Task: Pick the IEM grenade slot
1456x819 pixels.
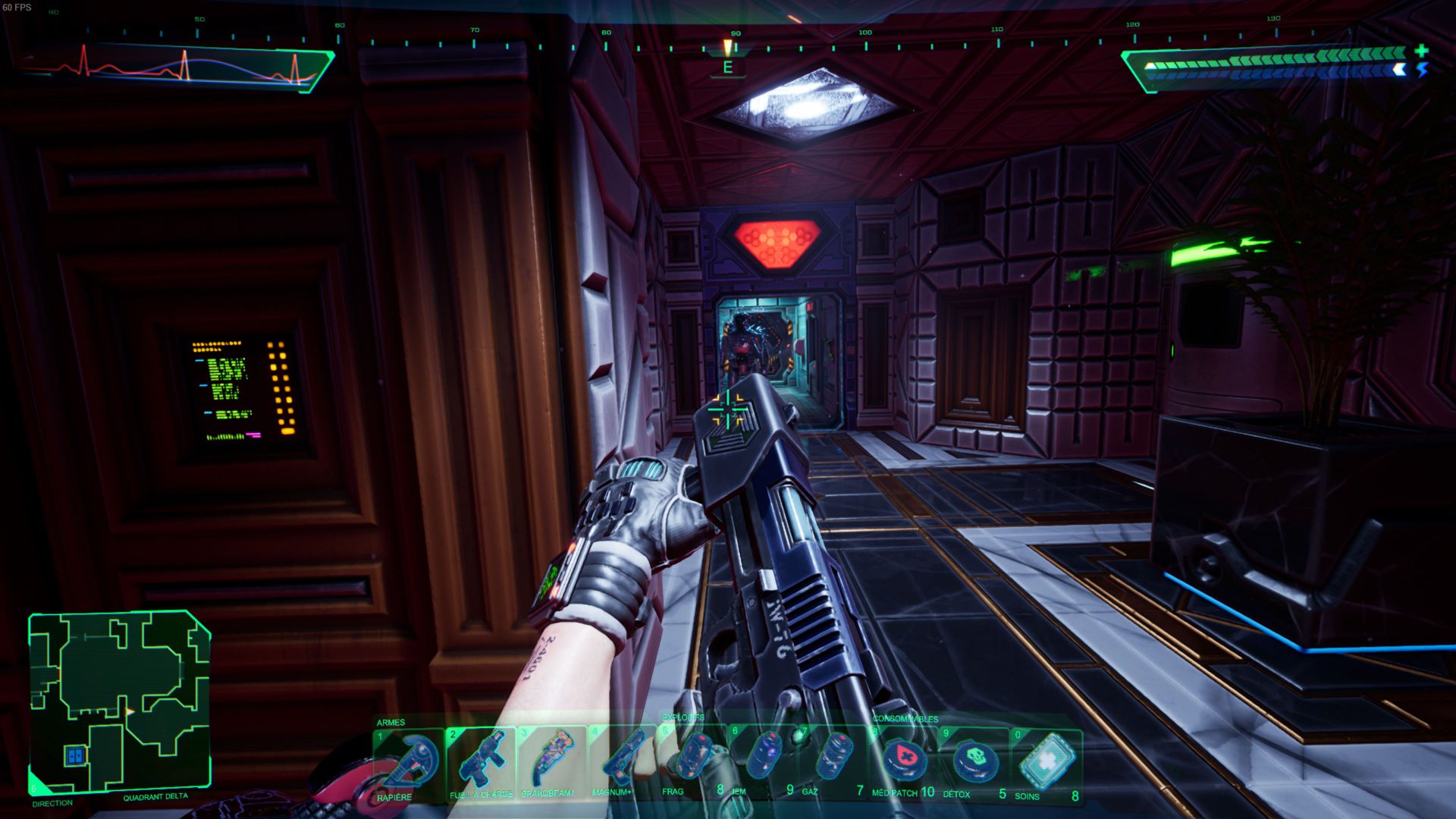Action: coord(763,763)
